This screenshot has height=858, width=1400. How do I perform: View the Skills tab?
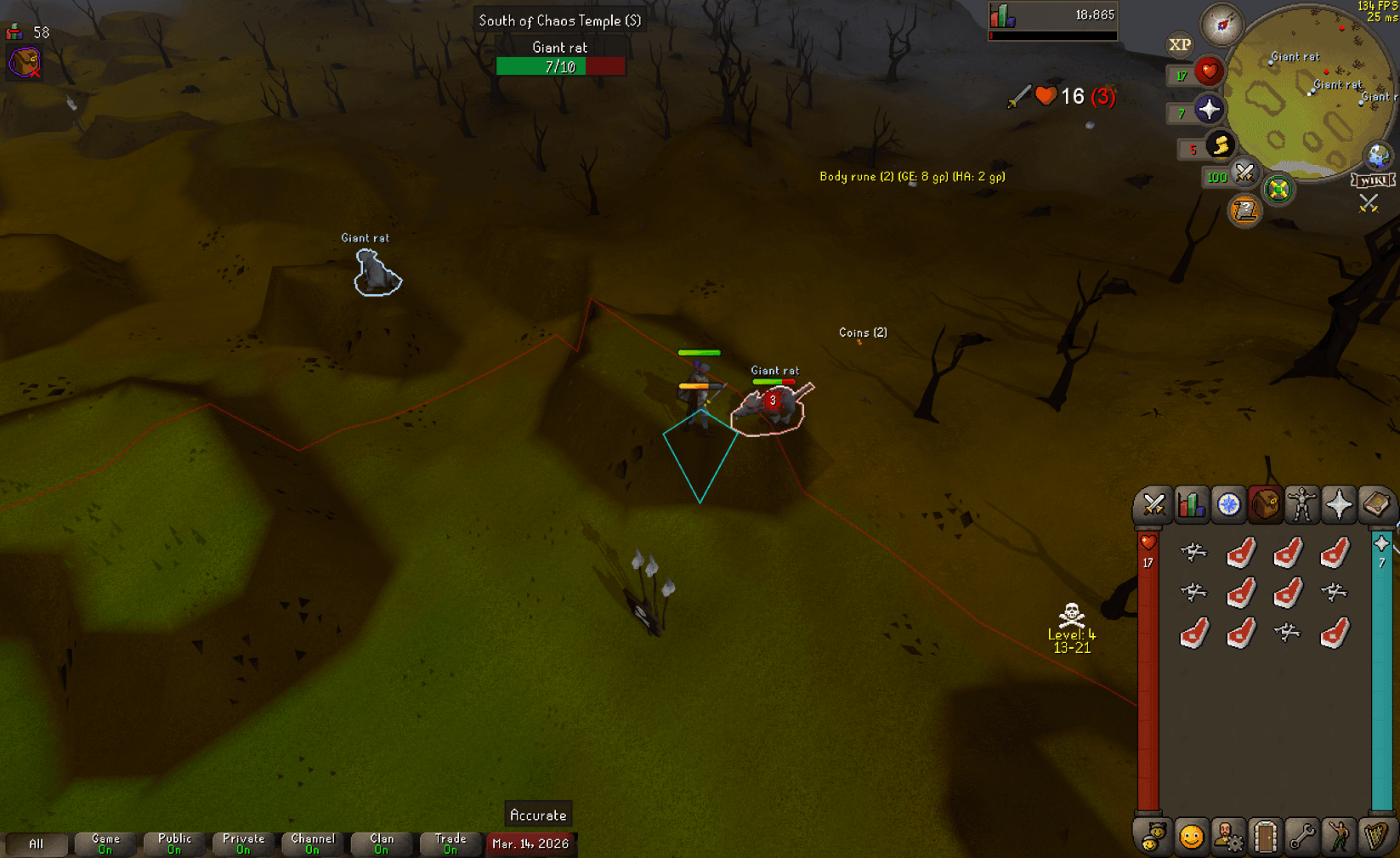click(x=1192, y=504)
